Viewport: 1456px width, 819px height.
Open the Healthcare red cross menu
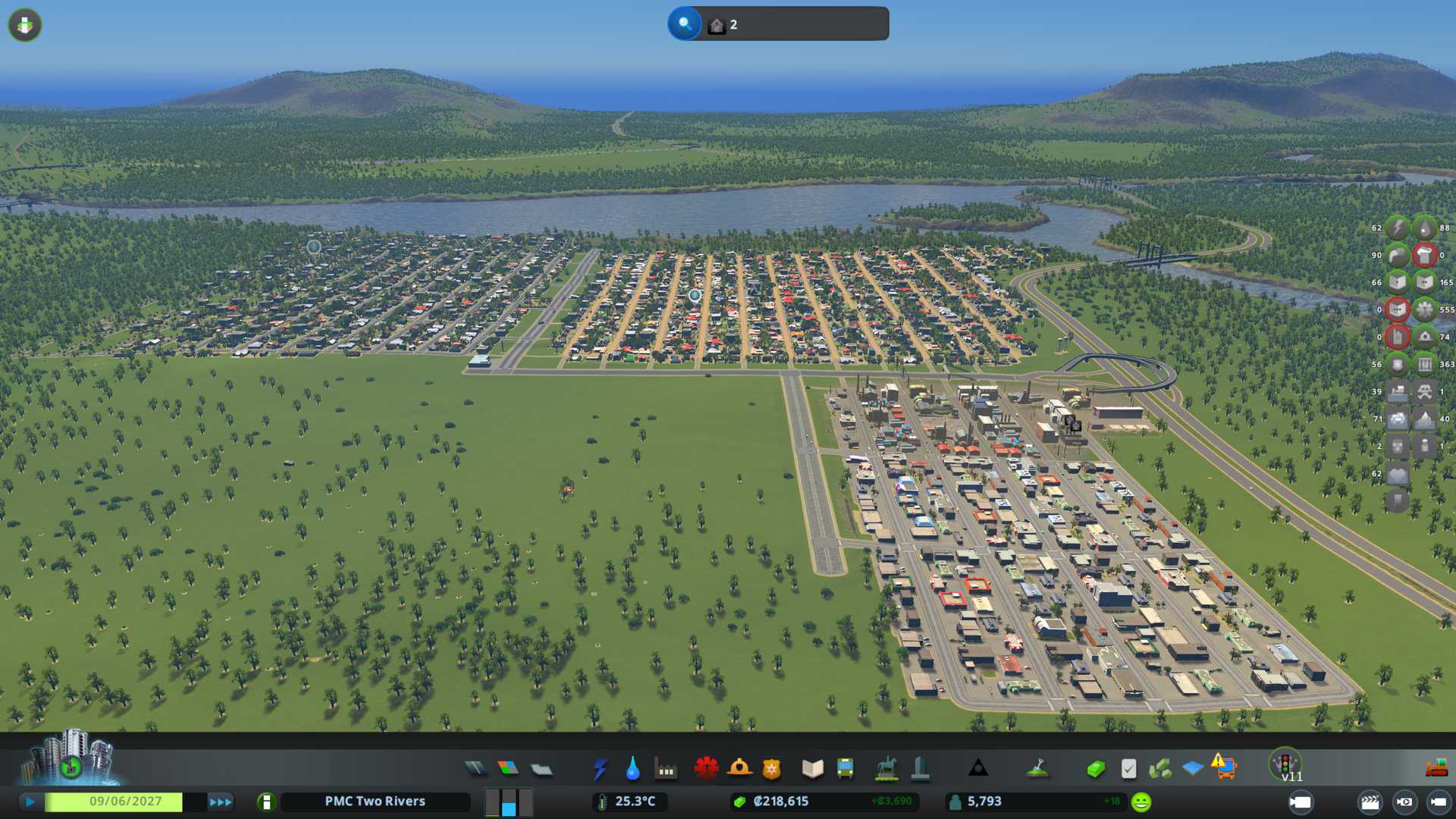pyautogui.click(x=706, y=769)
